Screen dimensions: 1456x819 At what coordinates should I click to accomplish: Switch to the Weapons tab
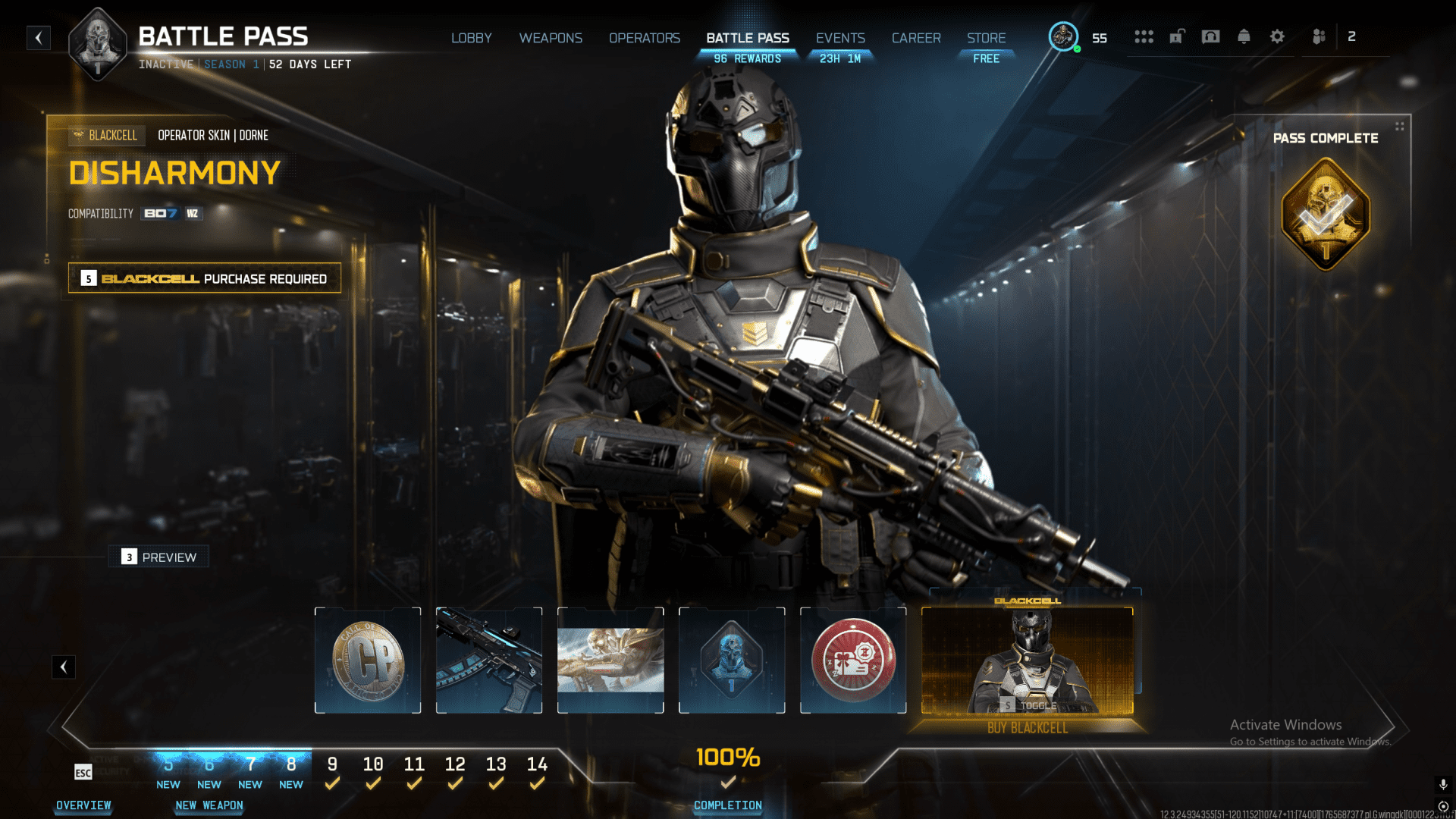pyautogui.click(x=551, y=38)
